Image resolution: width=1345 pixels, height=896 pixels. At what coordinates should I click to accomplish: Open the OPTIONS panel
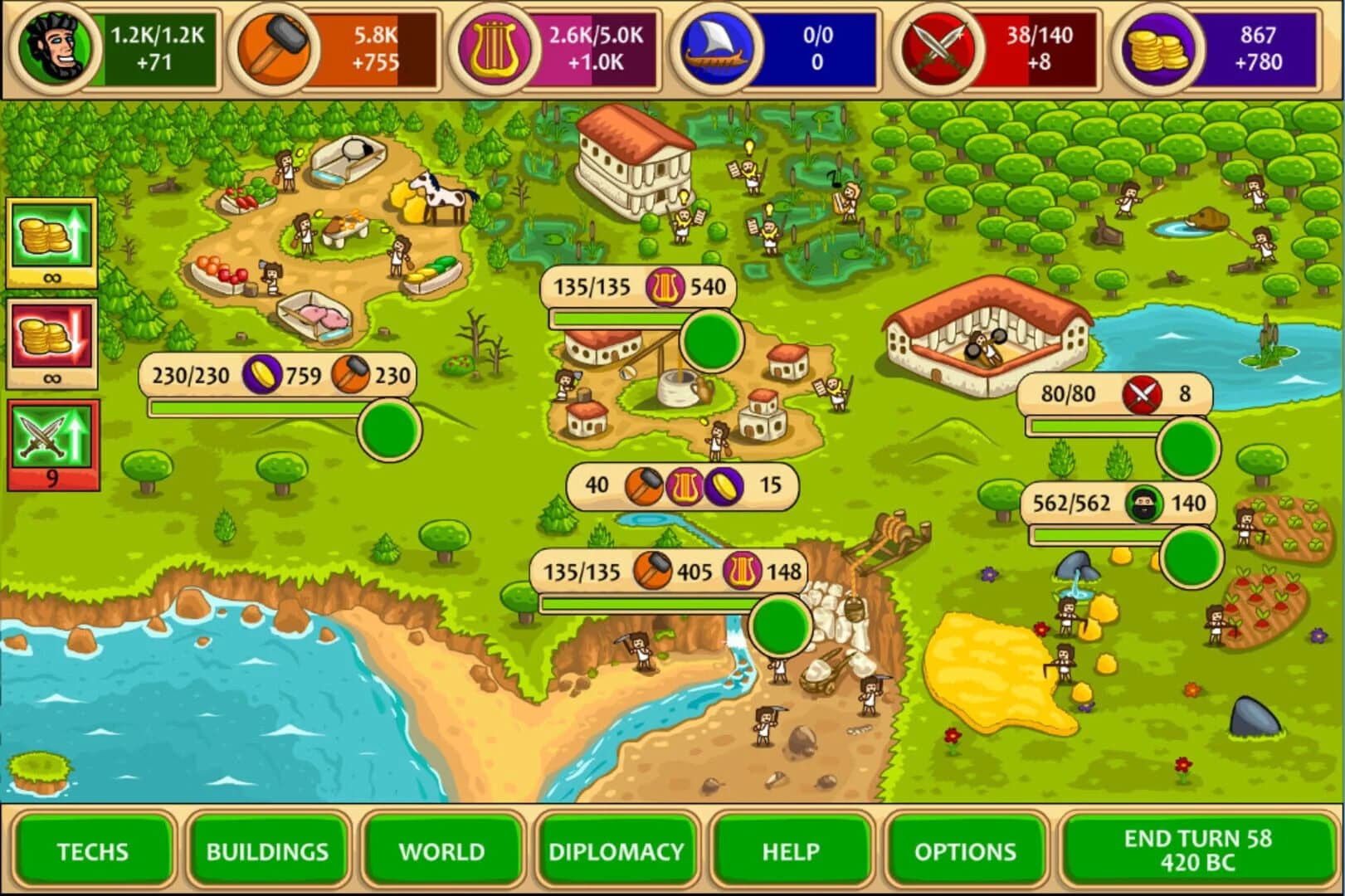click(964, 850)
